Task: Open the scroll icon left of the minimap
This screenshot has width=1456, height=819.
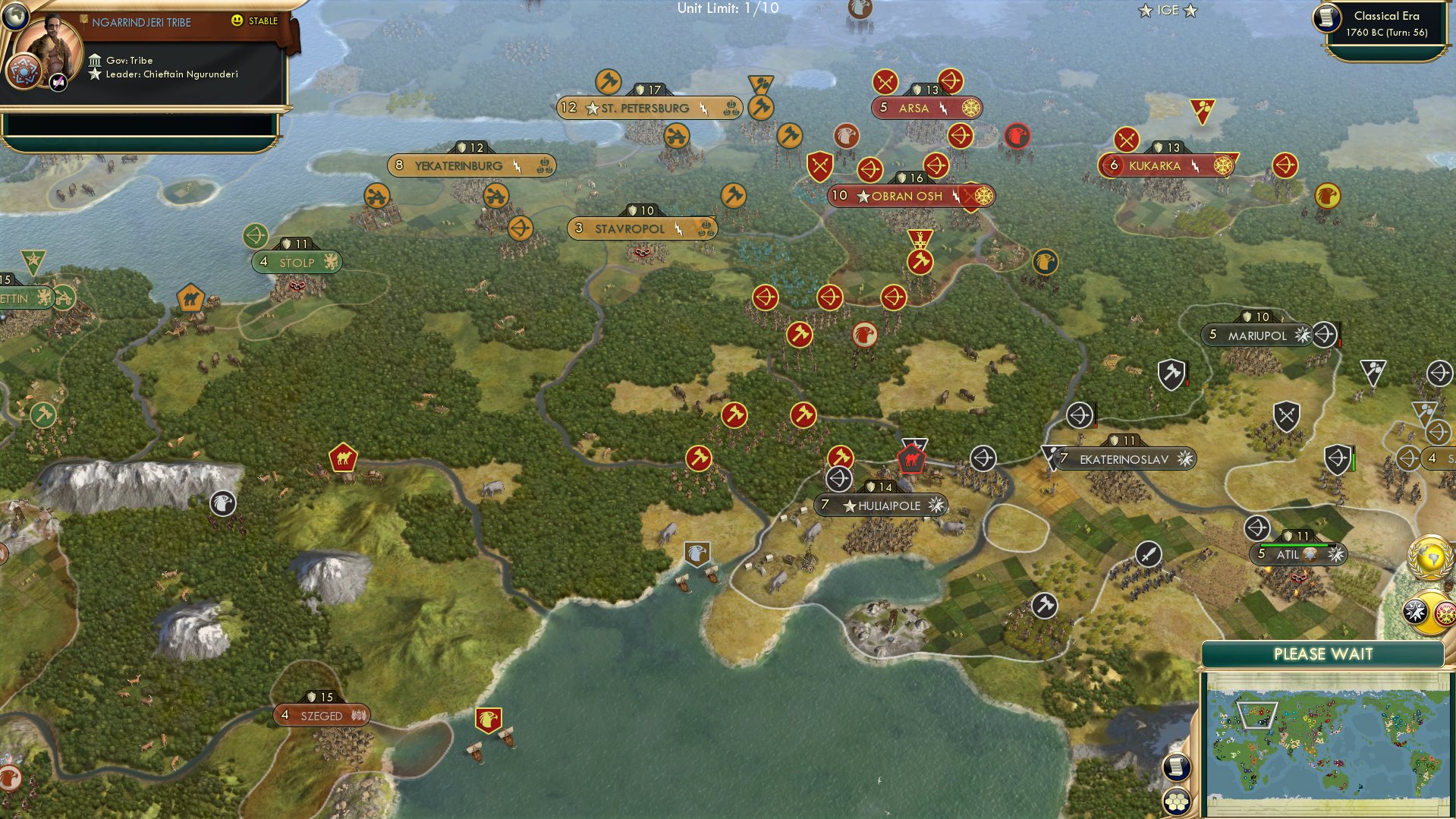Action: click(1176, 767)
